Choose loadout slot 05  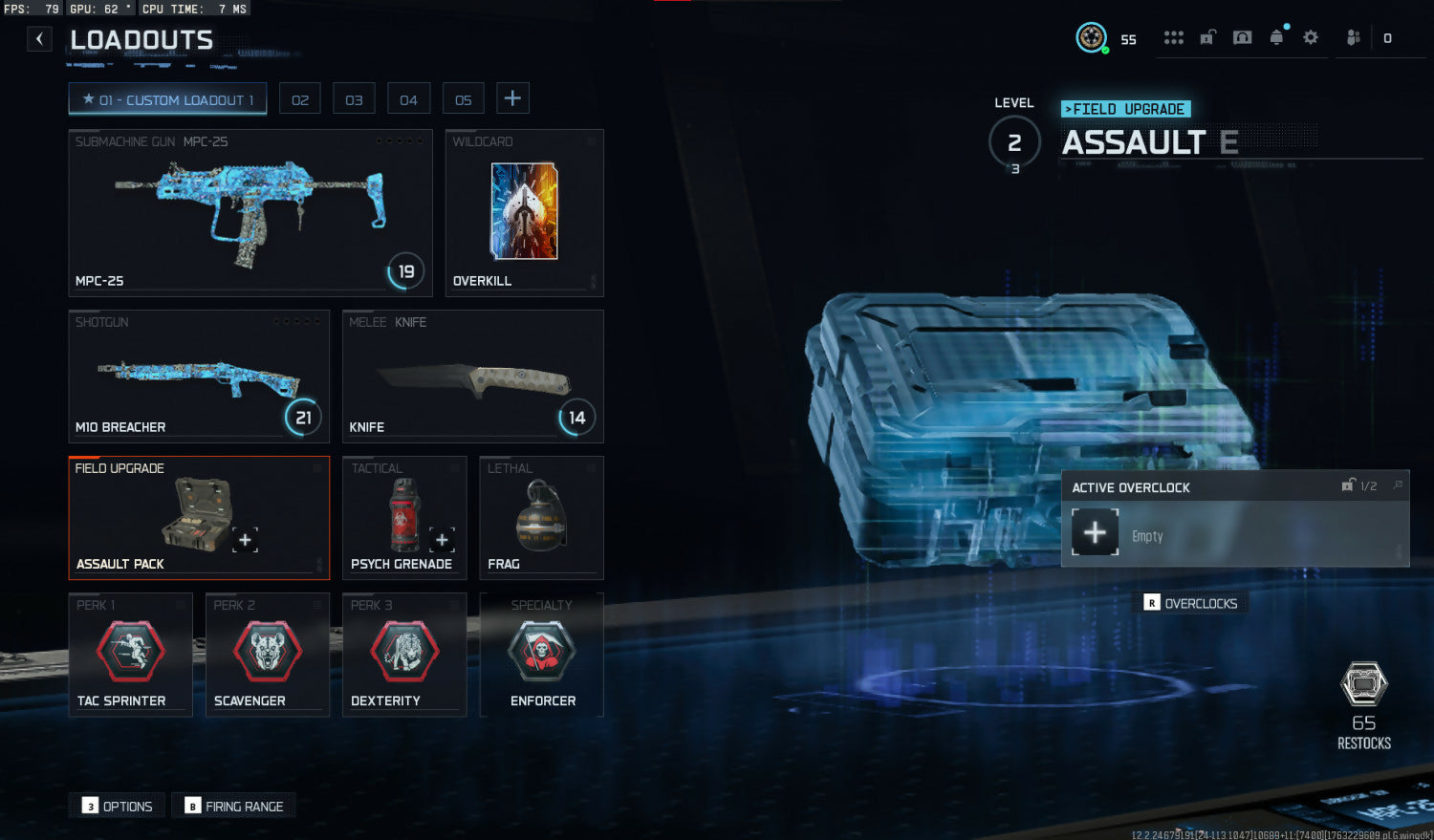coord(463,99)
